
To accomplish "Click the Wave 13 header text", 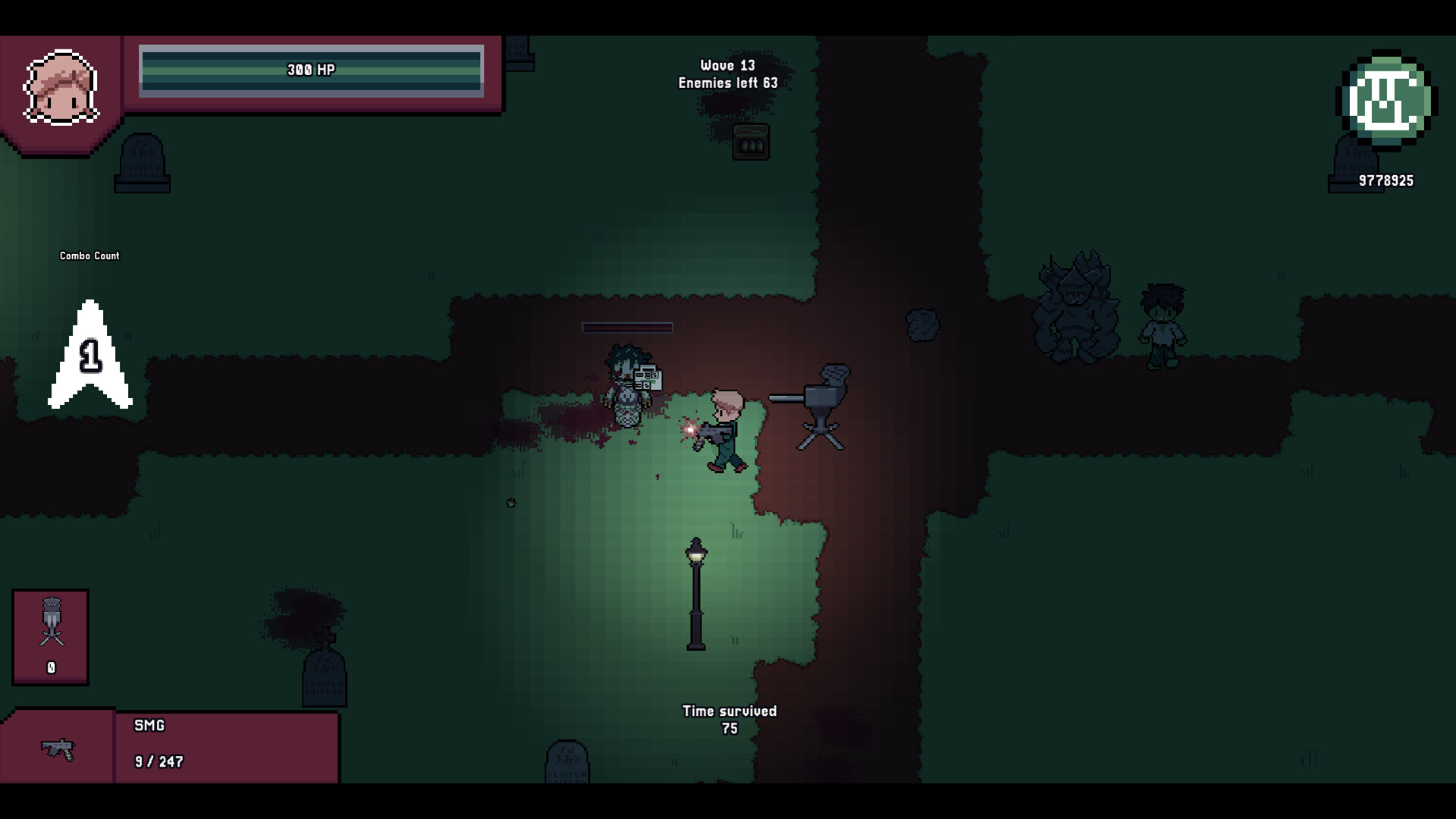I will tap(727, 66).
